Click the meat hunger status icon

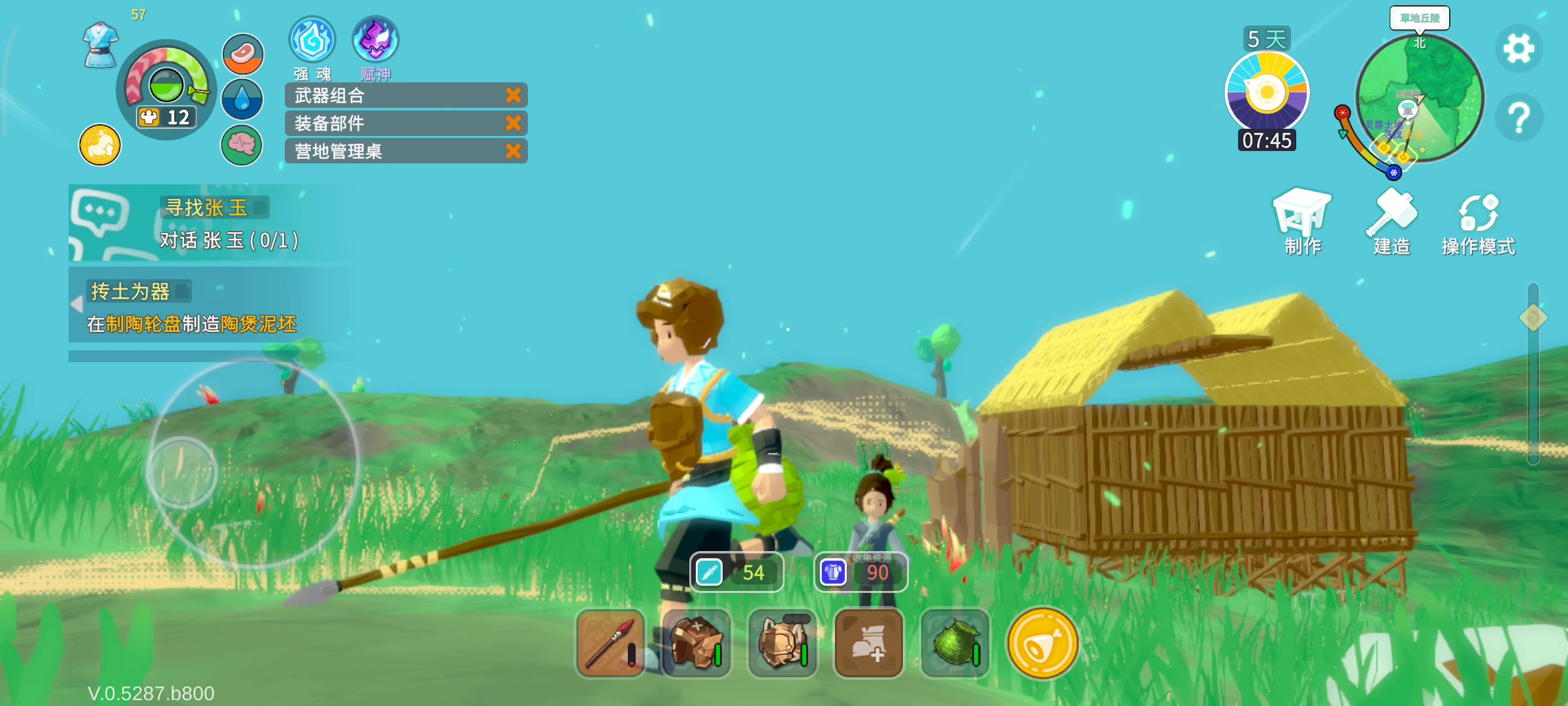click(243, 54)
